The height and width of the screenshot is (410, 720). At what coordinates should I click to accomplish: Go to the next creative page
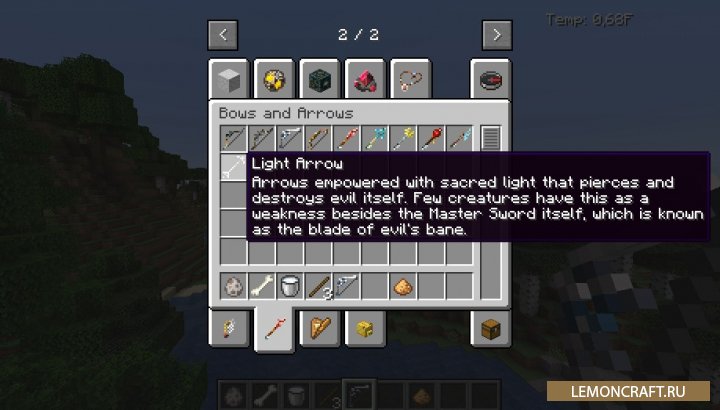click(x=497, y=35)
